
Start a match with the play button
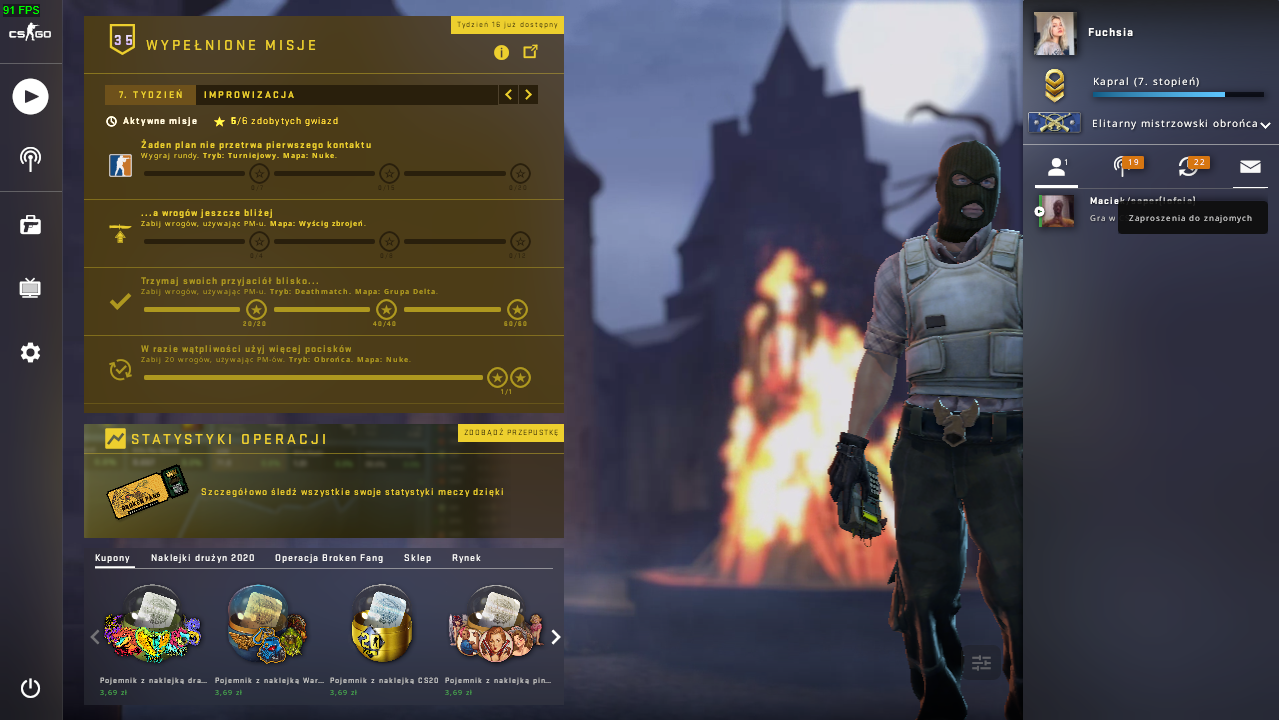coord(30,96)
